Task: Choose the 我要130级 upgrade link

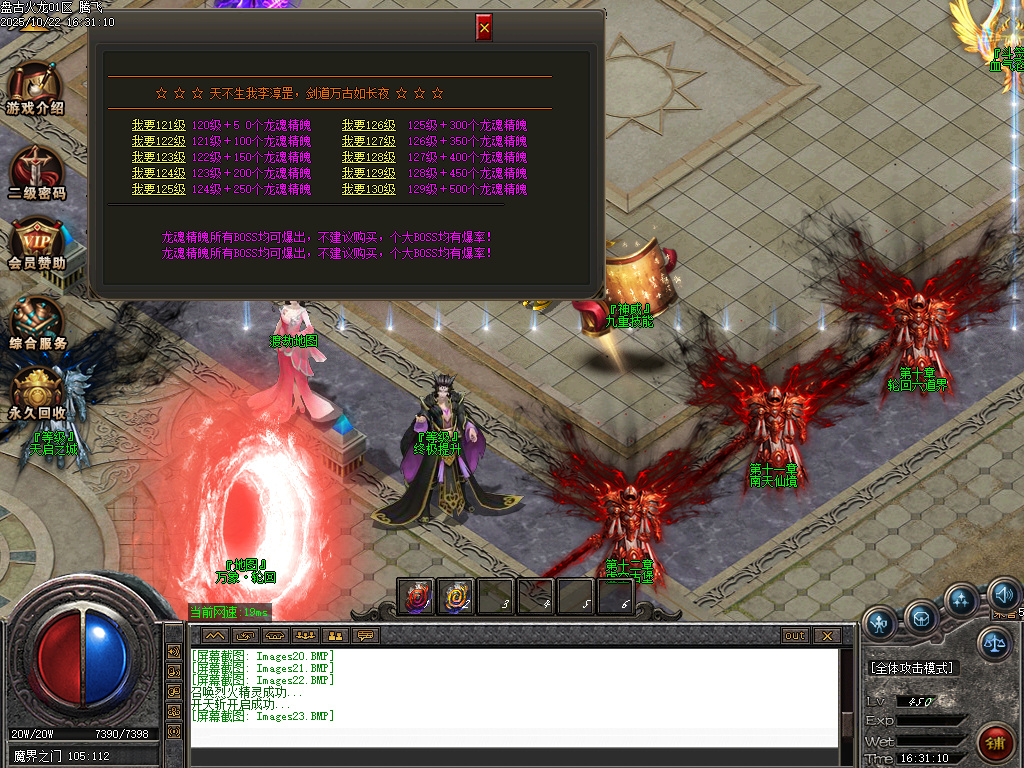Action: click(x=368, y=190)
